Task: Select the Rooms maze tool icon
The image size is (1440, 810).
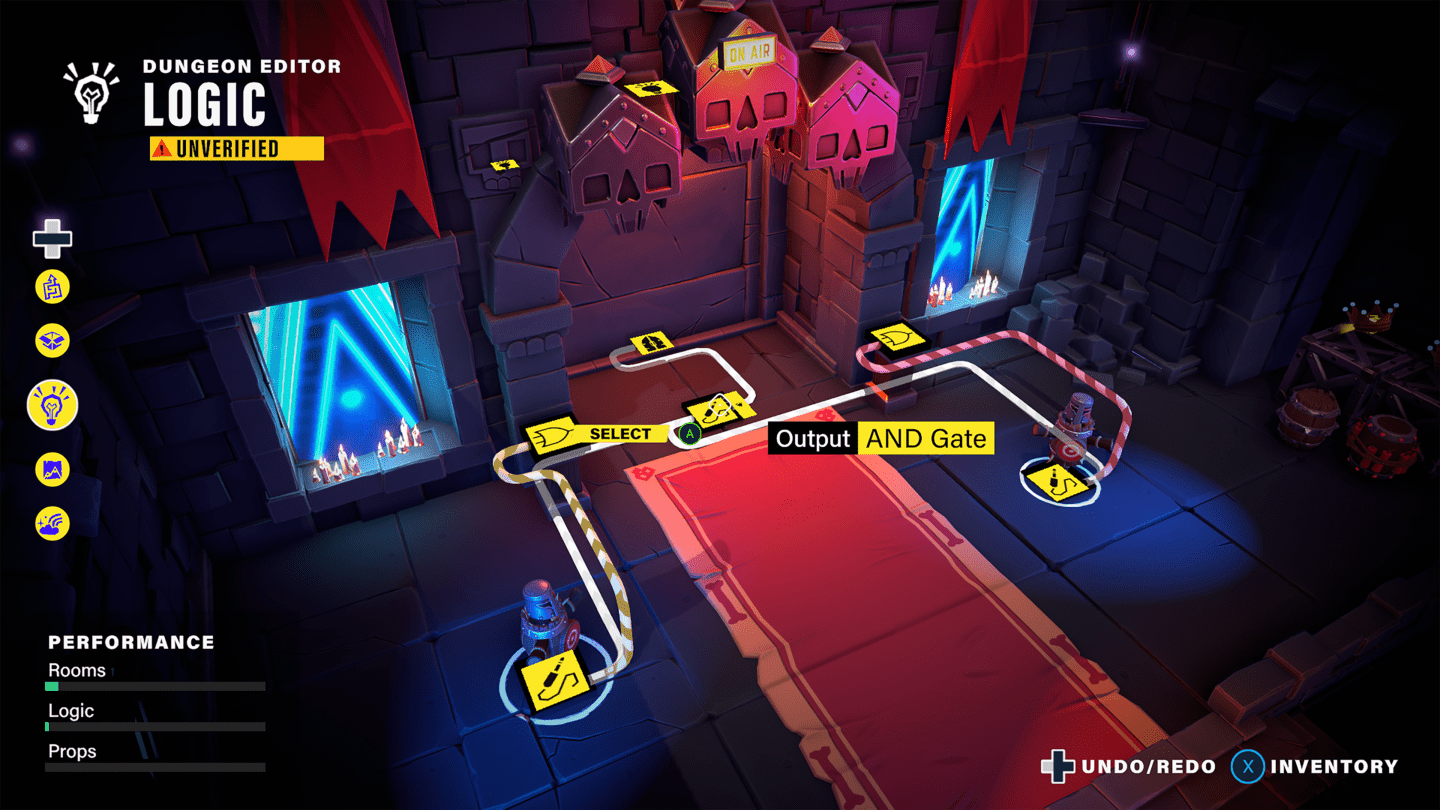Action: tap(51, 287)
